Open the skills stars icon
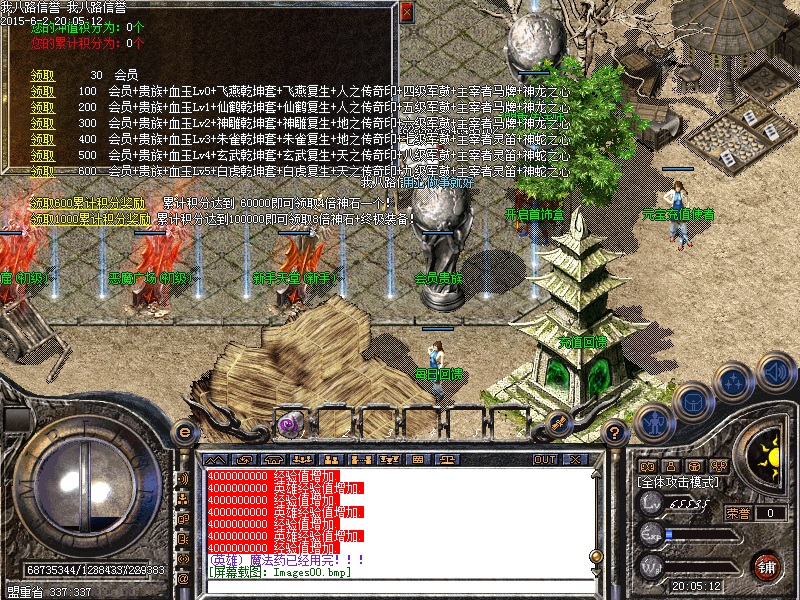 [735, 380]
